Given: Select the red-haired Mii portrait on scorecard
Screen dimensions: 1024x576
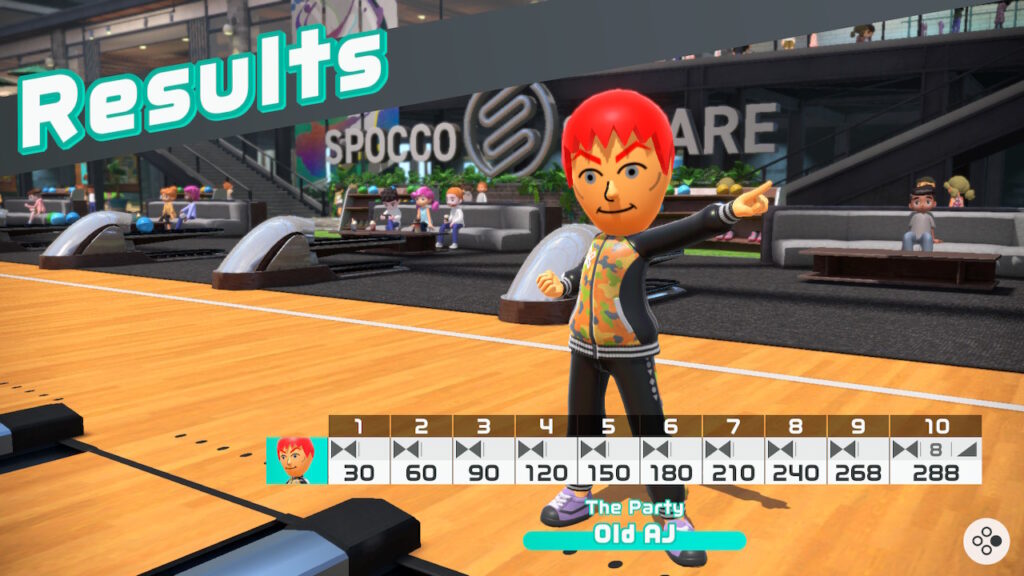Looking at the screenshot, I should click(296, 461).
